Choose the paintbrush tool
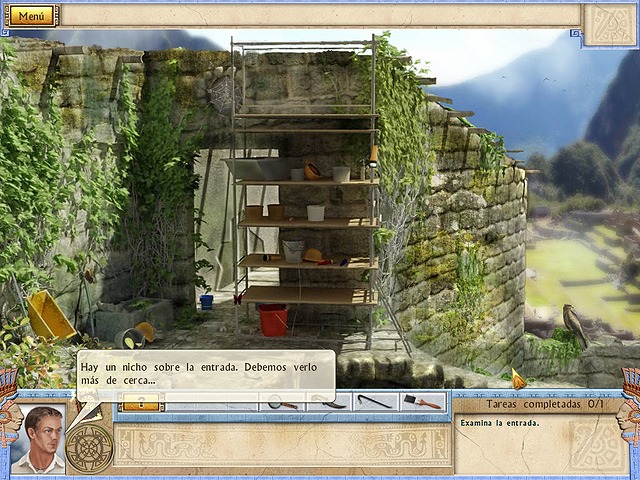This screenshot has width=640, height=480. point(424,402)
